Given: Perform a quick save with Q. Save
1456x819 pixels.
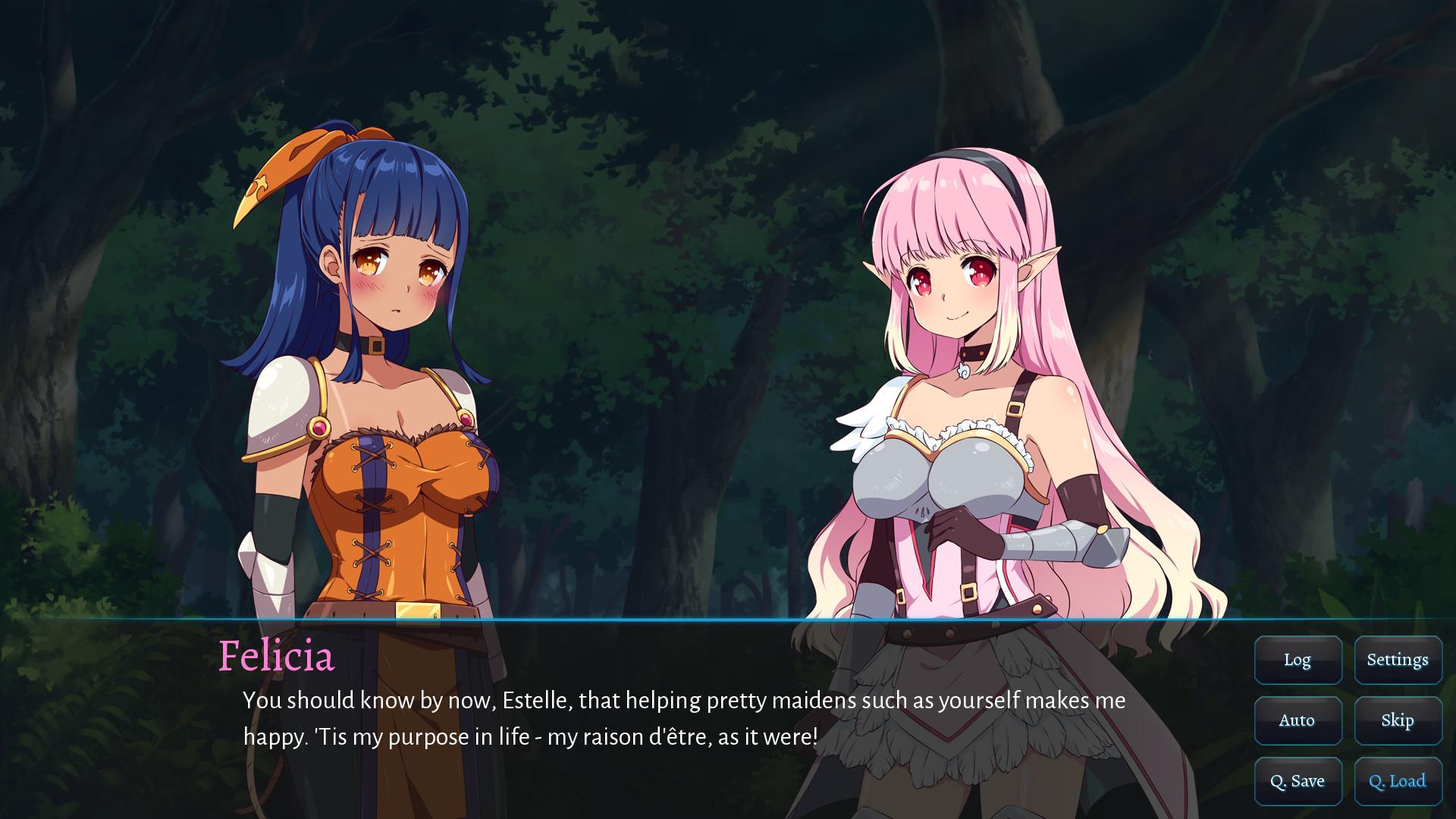Looking at the screenshot, I should tap(1298, 780).
